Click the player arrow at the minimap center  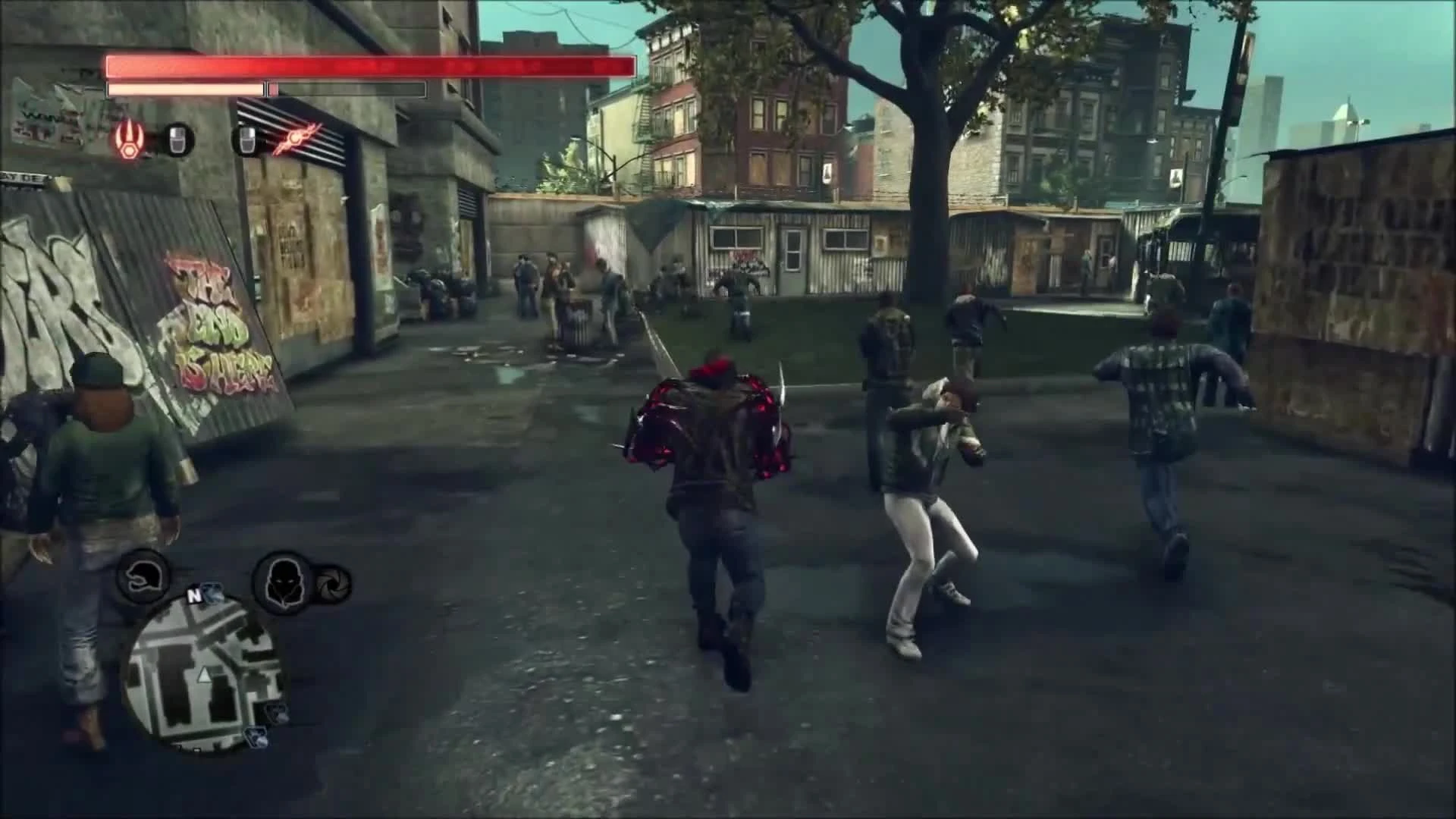tap(203, 675)
